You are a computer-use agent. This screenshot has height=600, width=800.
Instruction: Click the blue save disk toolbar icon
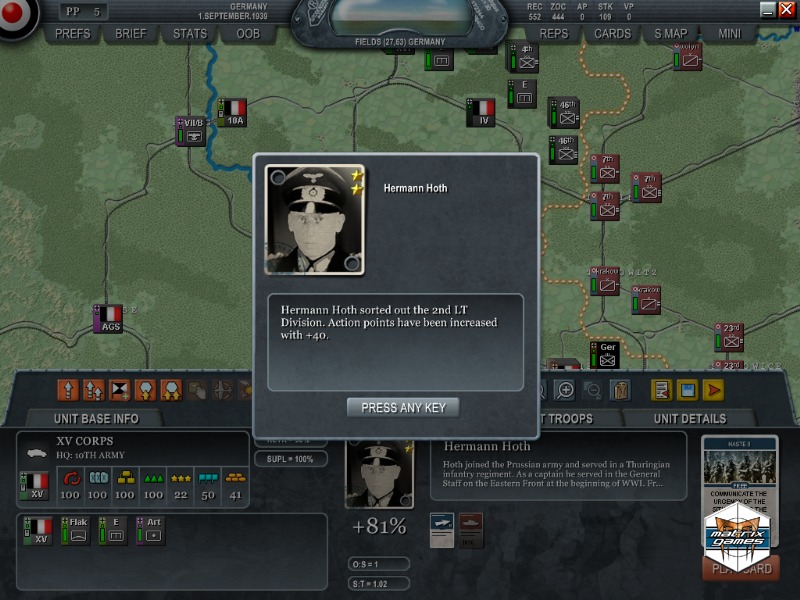[687, 390]
